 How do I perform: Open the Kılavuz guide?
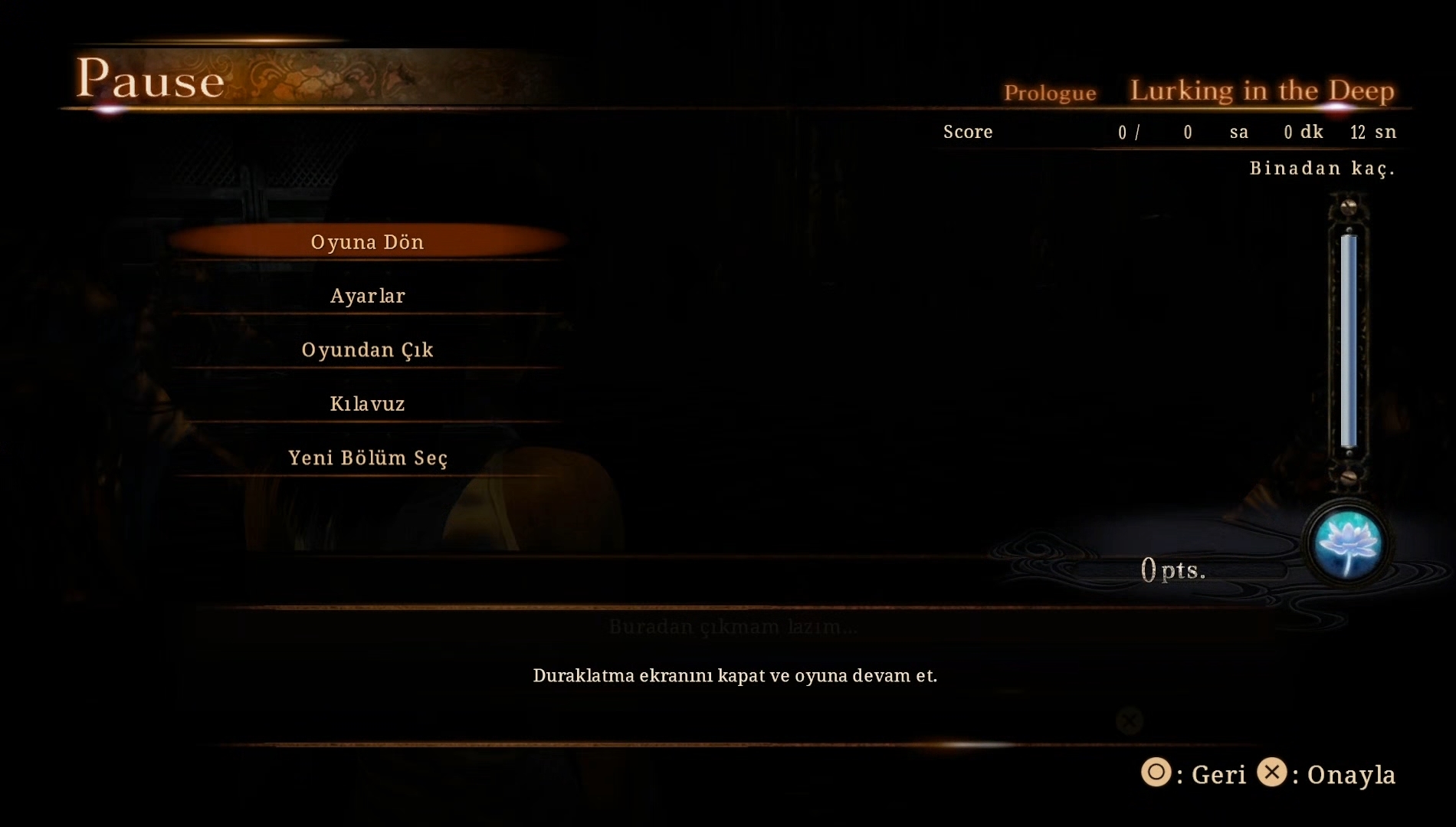(367, 404)
